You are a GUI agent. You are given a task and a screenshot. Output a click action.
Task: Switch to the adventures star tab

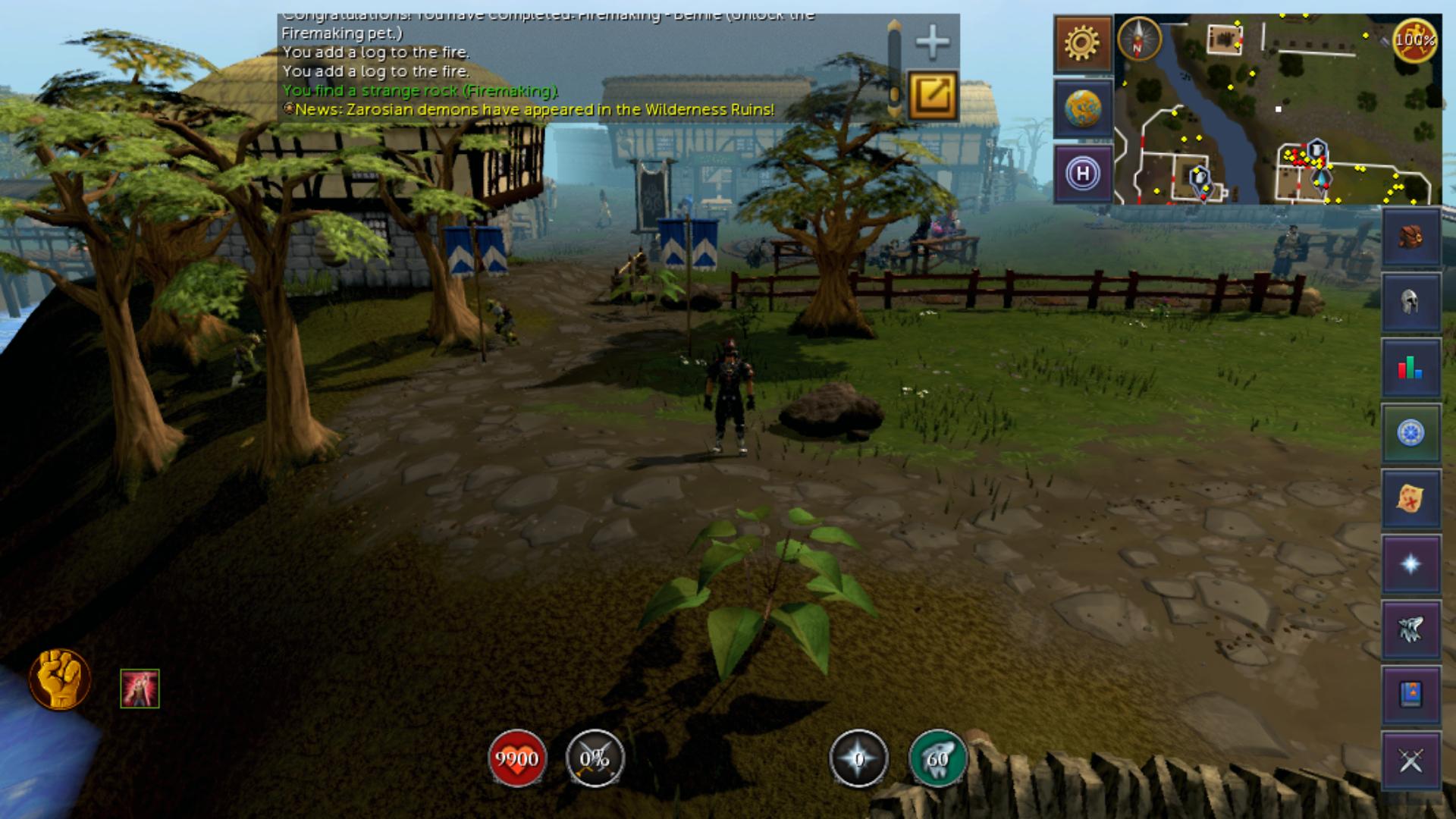(x=1411, y=563)
